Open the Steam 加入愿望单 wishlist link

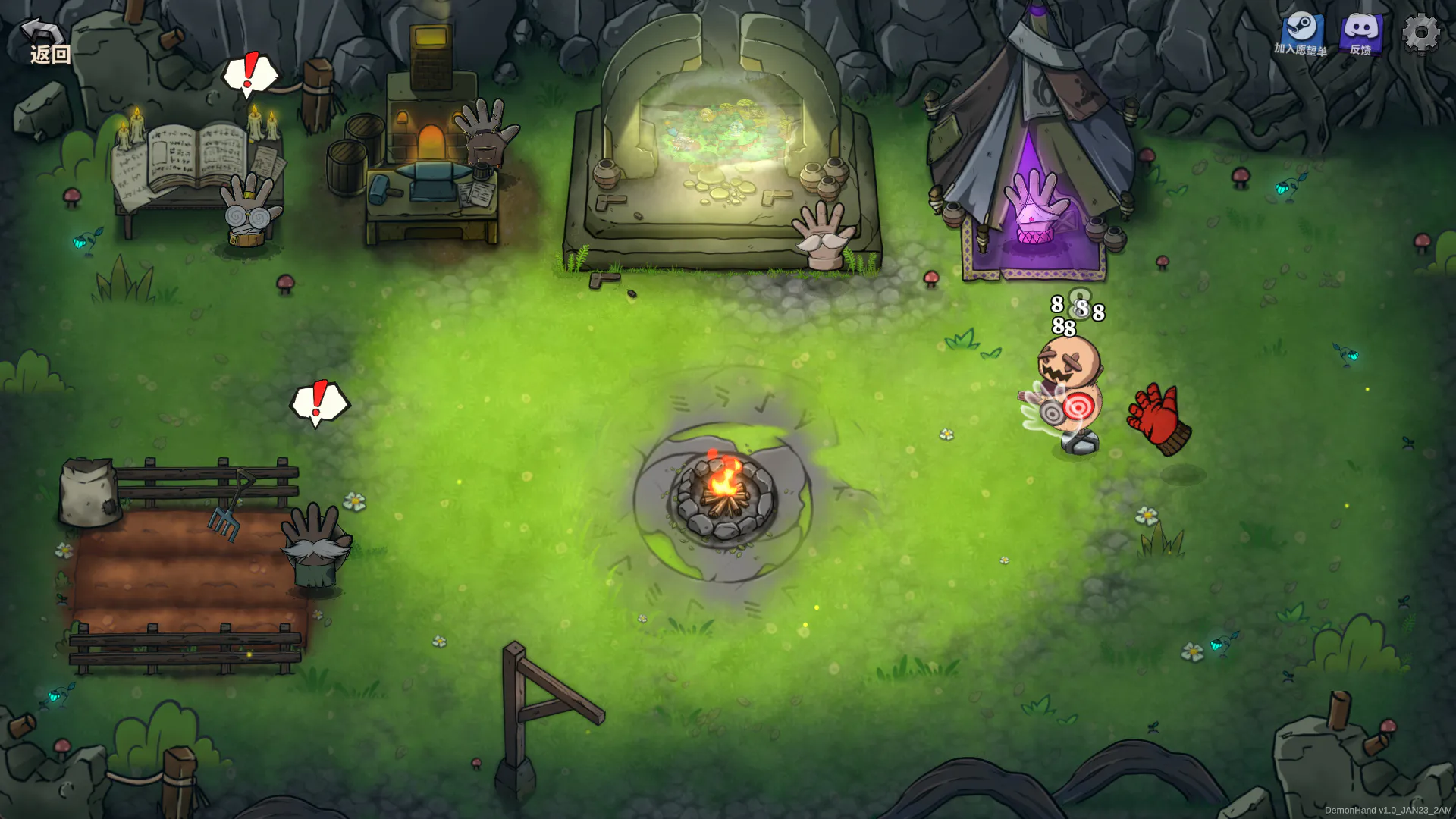tap(1301, 34)
